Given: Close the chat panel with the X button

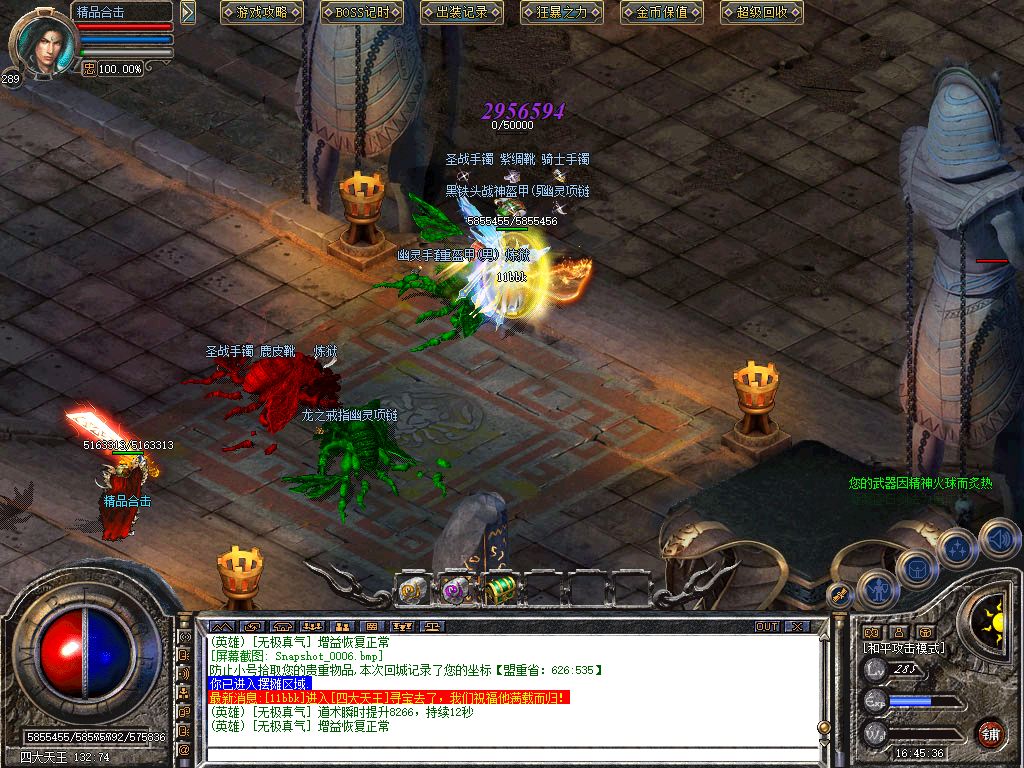Looking at the screenshot, I should (x=796, y=626).
